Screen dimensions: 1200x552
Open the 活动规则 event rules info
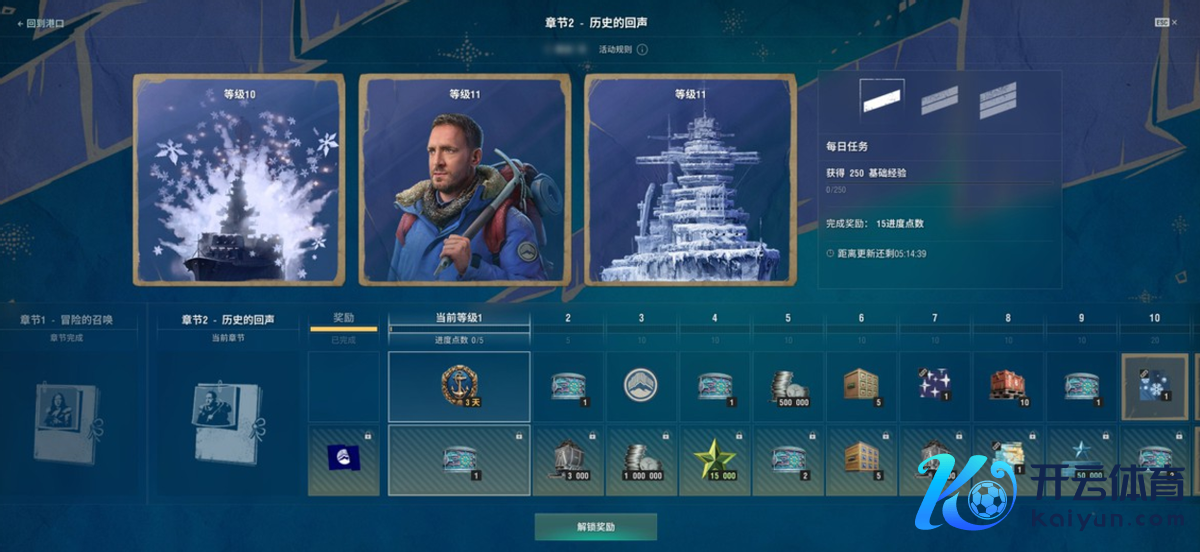tap(622, 49)
